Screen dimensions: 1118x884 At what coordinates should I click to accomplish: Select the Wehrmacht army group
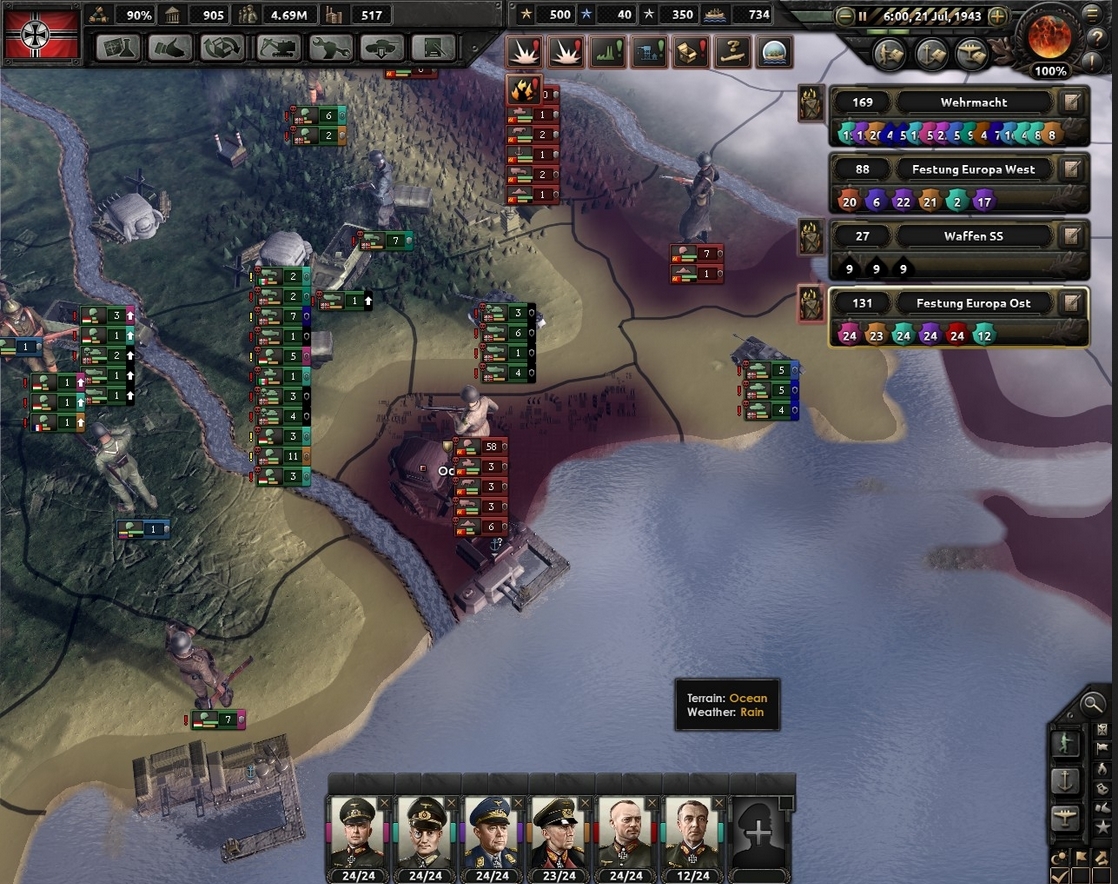tap(973, 102)
